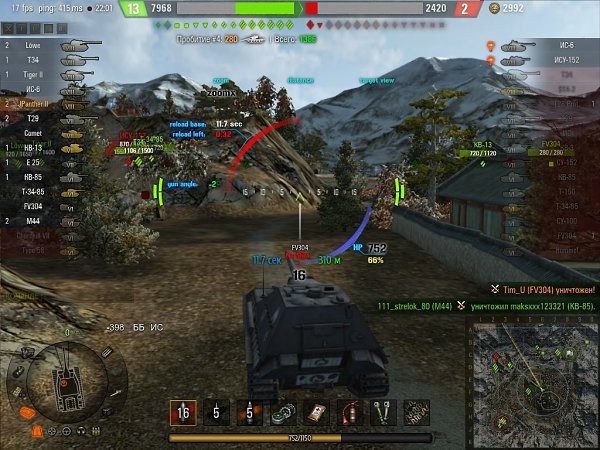The image size is (600, 450).
Task: Select the T29 entry in team list
Action: (40, 118)
